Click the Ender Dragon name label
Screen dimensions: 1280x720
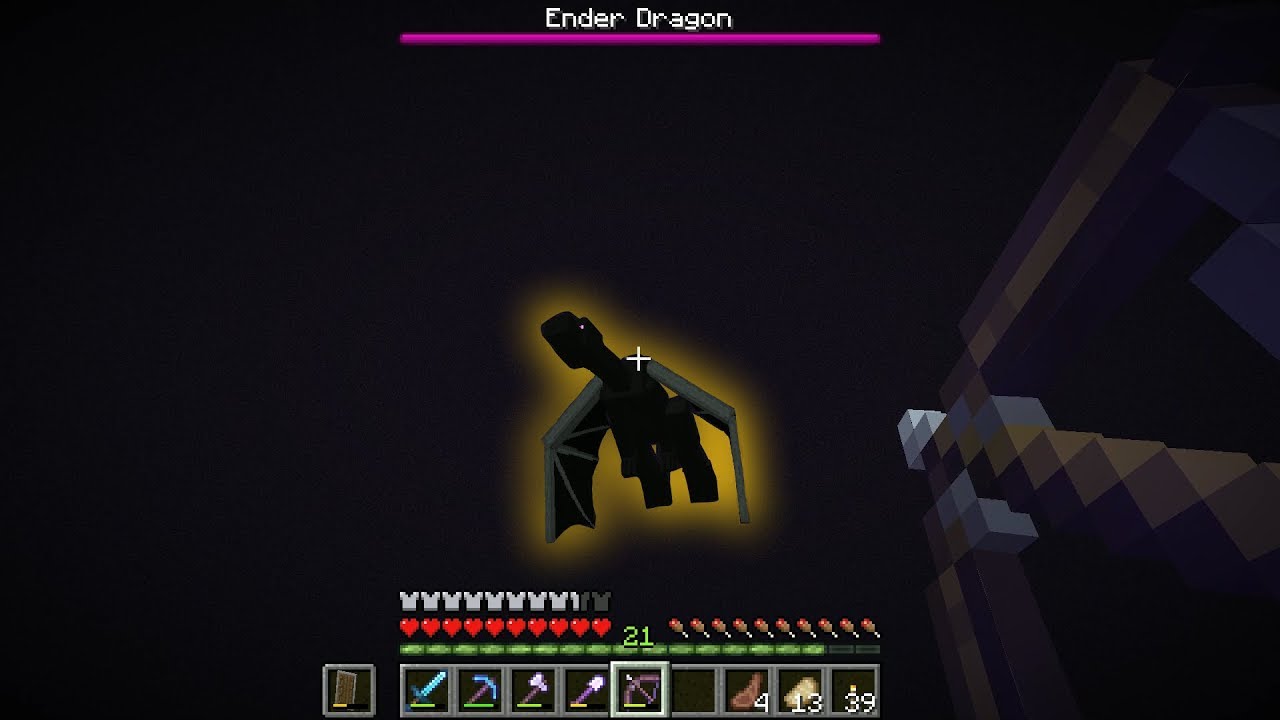click(639, 17)
